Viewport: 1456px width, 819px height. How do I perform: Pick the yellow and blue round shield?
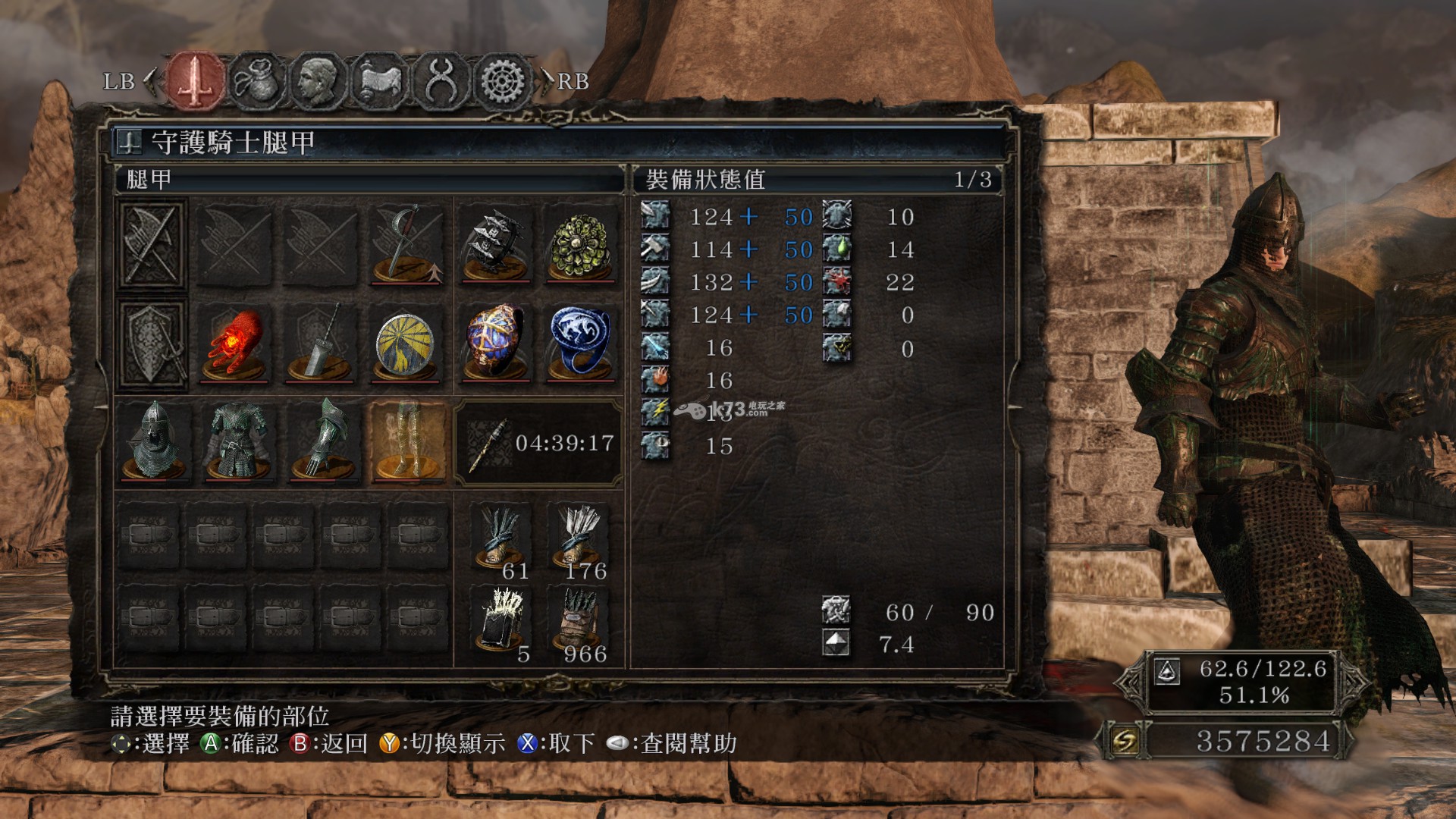click(x=406, y=344)
